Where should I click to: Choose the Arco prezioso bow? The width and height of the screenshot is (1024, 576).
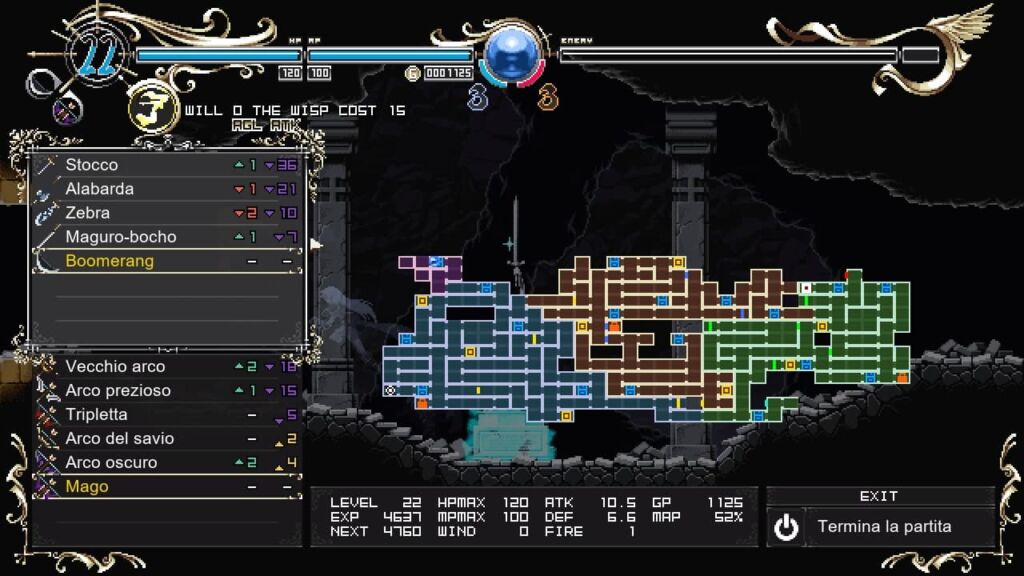[167, 391]
